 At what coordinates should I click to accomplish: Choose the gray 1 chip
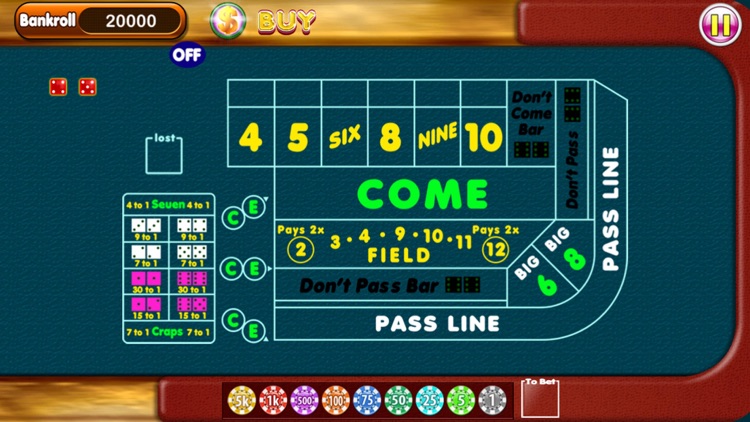pos(492,400)
